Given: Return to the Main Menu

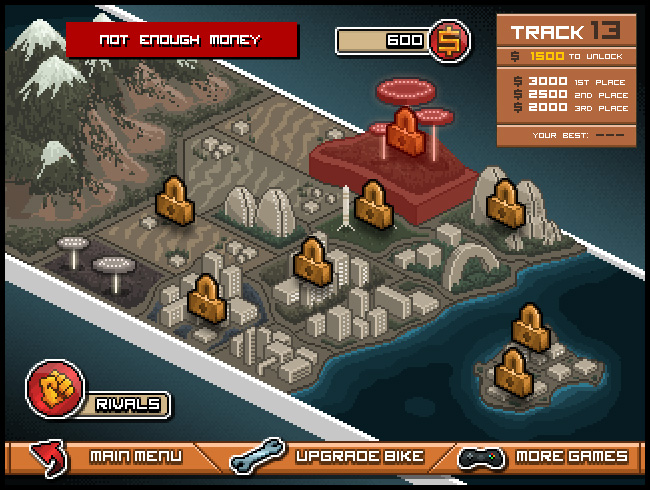Looking at the screenshot, I should [x=135, y=457].
